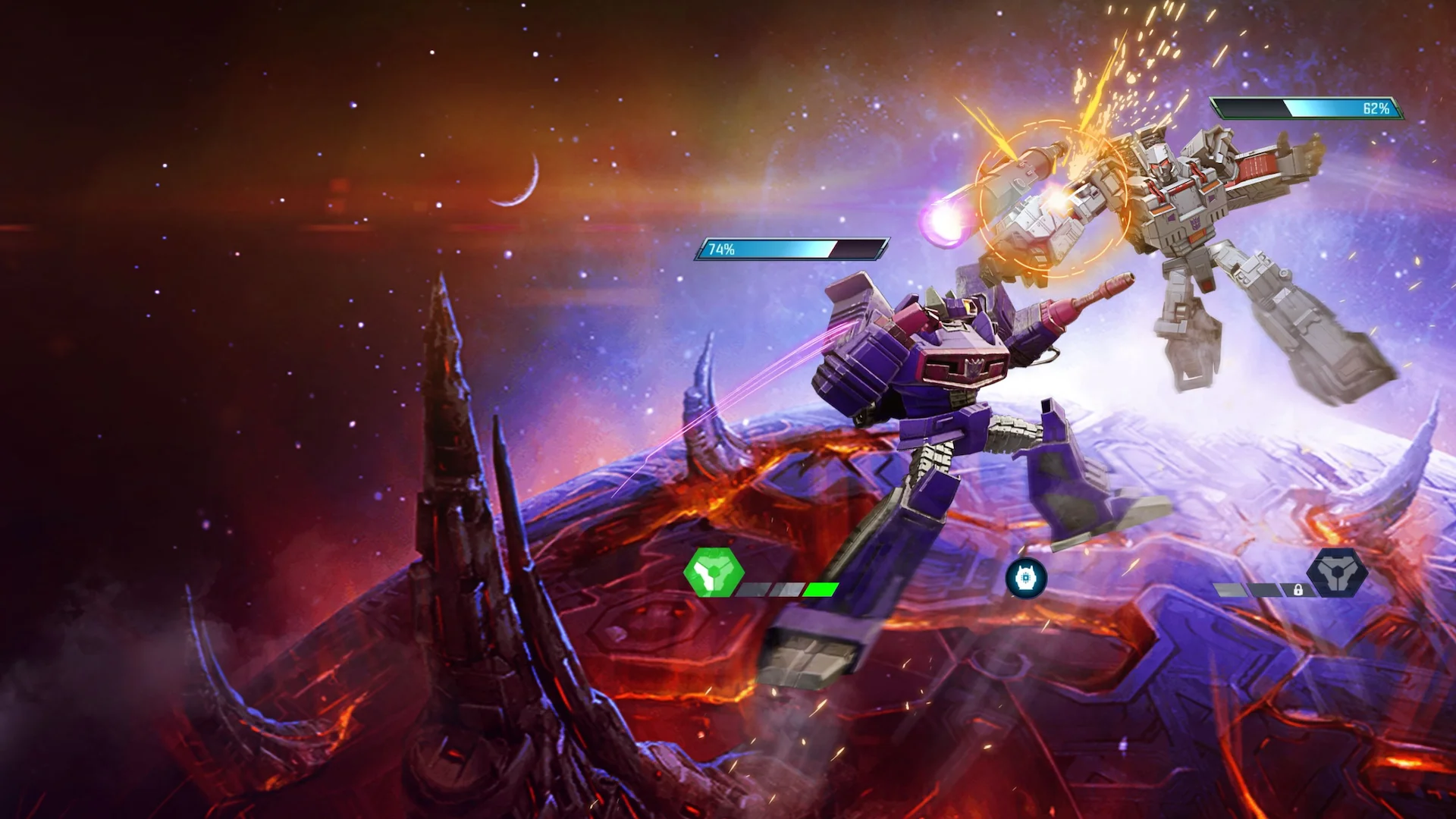The image size is (1456, 819).
Task: Click the Decepticon insignia on Megatron's torso
Action: [1194, 222]
